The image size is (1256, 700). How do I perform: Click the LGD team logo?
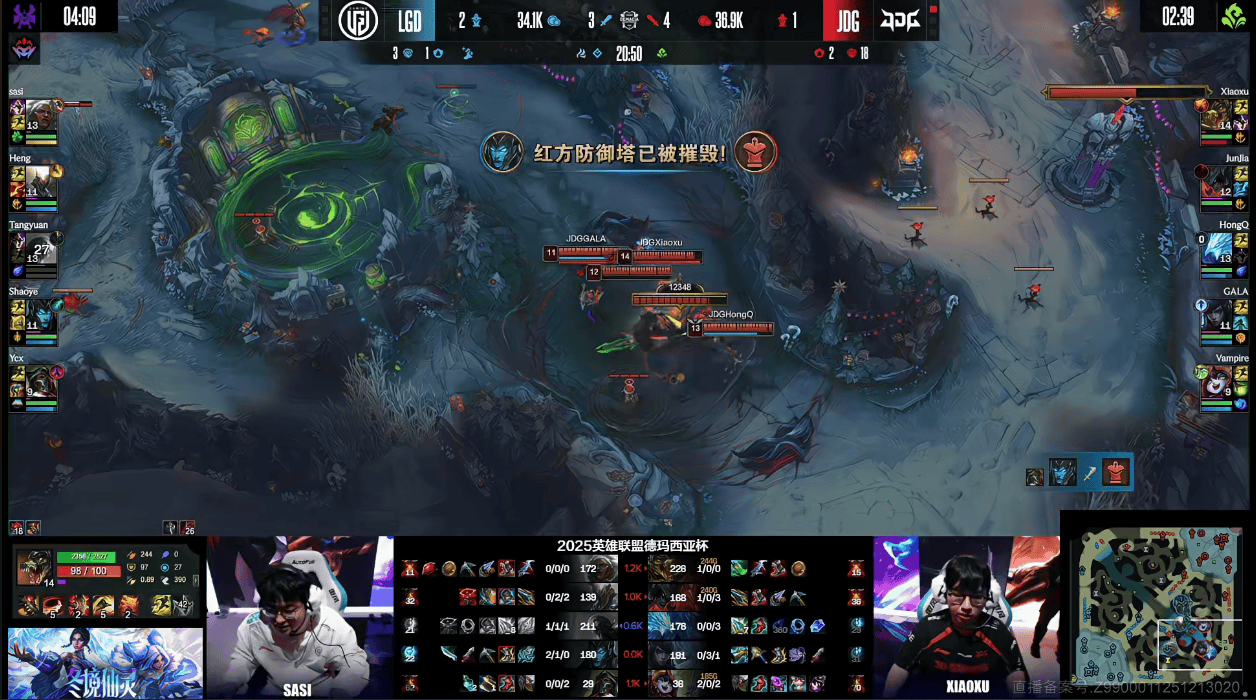tap(358, 21)
